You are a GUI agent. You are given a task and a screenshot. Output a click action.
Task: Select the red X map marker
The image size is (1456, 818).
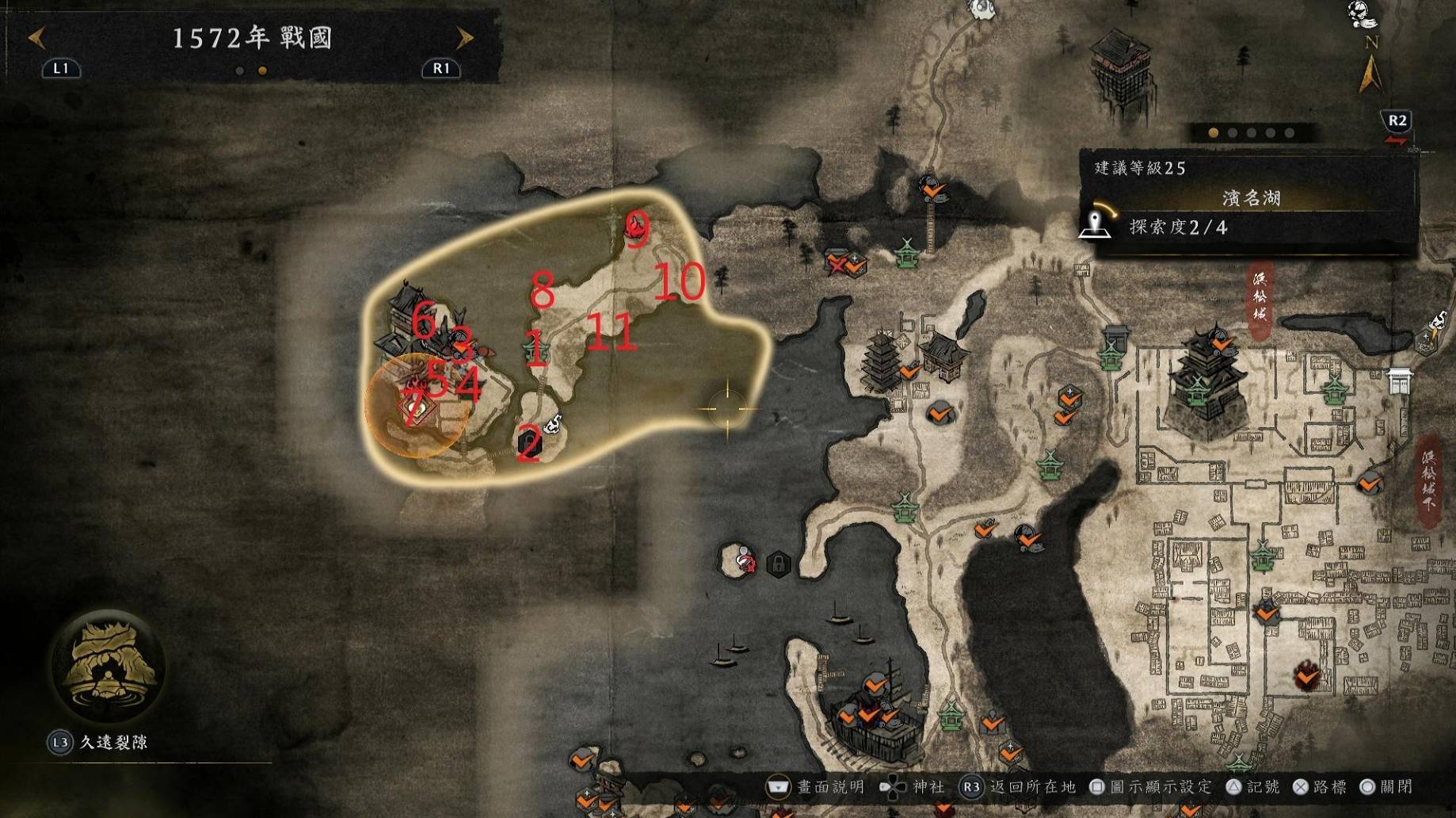click(x=837, y=264)
